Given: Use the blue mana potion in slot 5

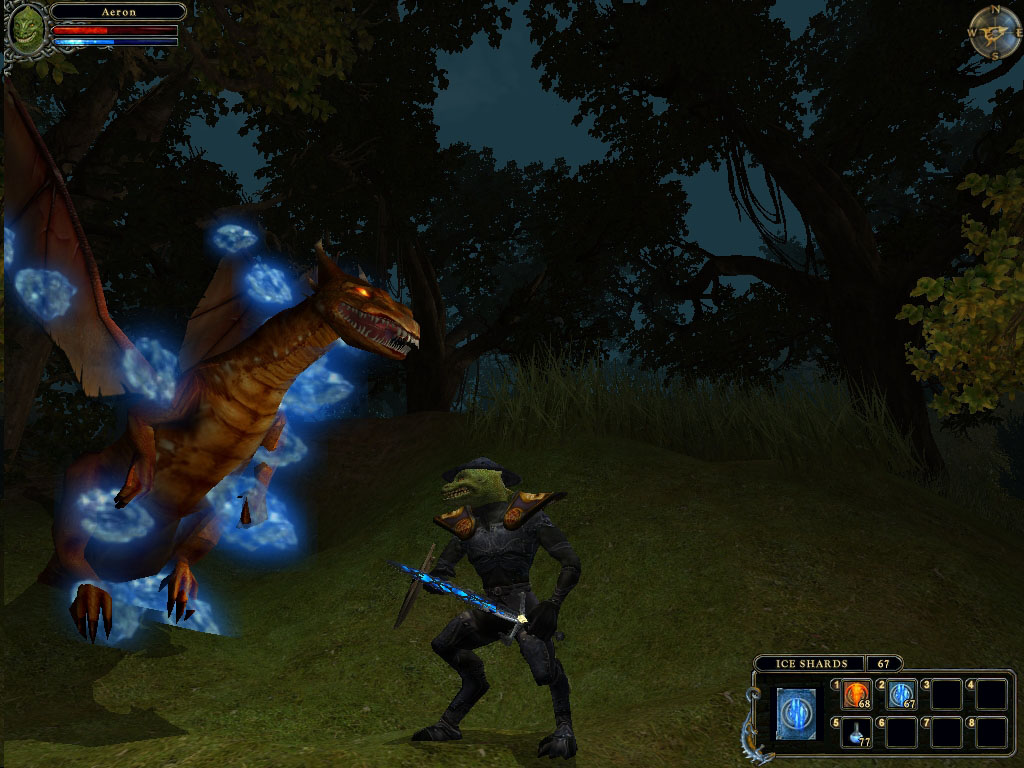Looking at the screenshot, I should coord(857,732).
